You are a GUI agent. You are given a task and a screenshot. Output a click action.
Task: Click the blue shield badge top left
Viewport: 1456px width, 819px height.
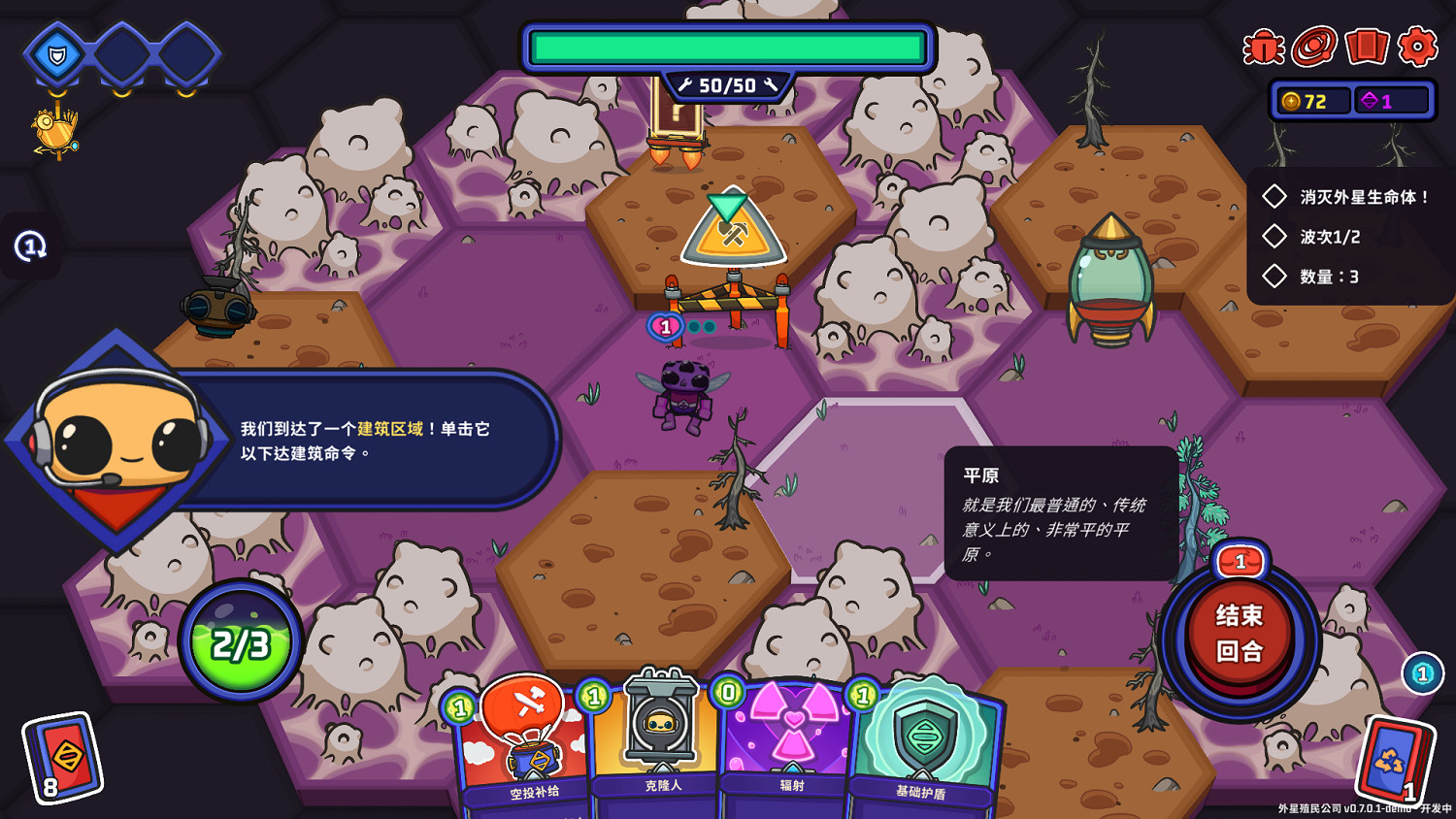click(x=55, y=55)
